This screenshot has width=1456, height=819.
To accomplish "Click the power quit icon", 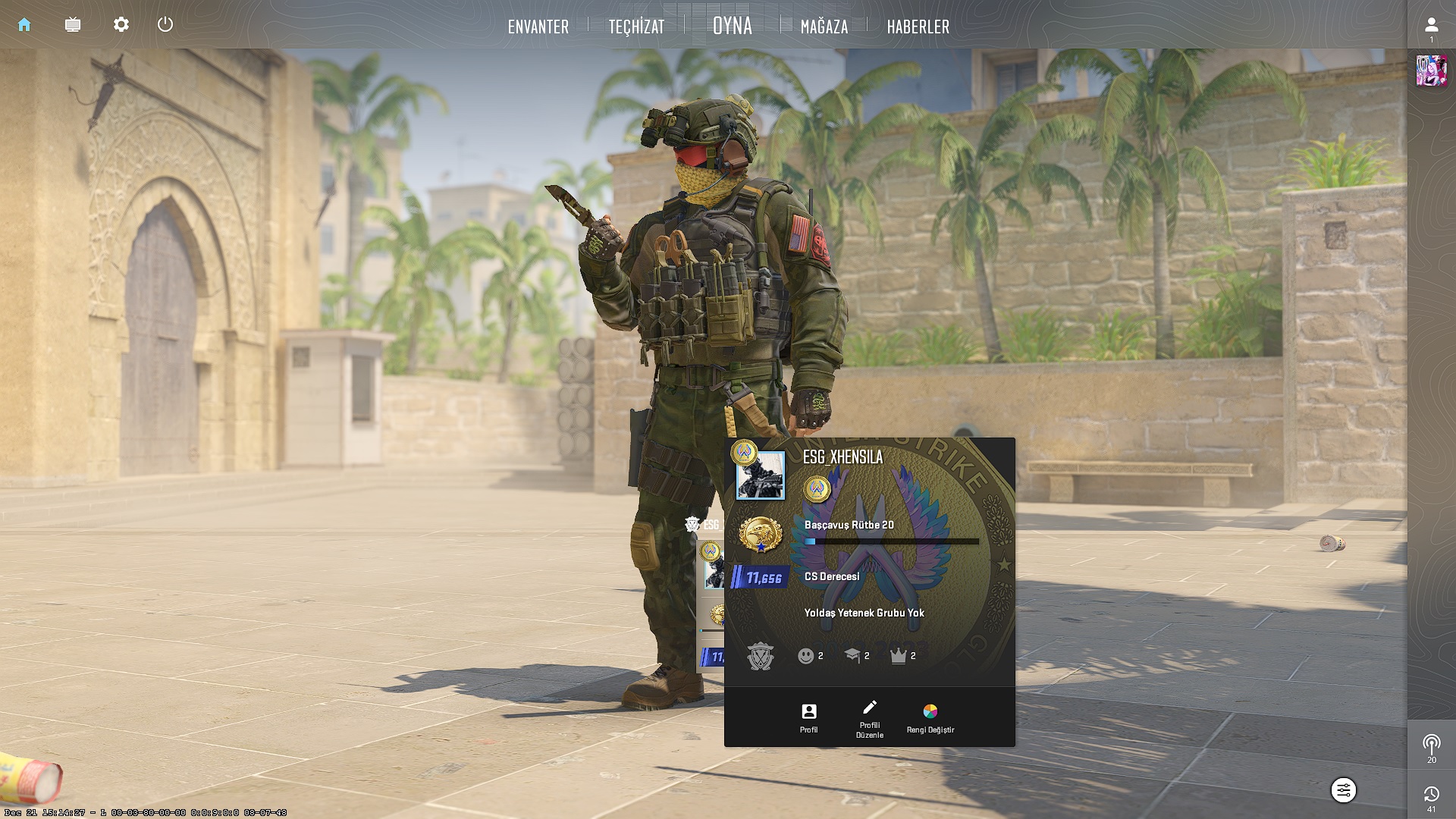I will pyautogui.click(x=165, y=25).
